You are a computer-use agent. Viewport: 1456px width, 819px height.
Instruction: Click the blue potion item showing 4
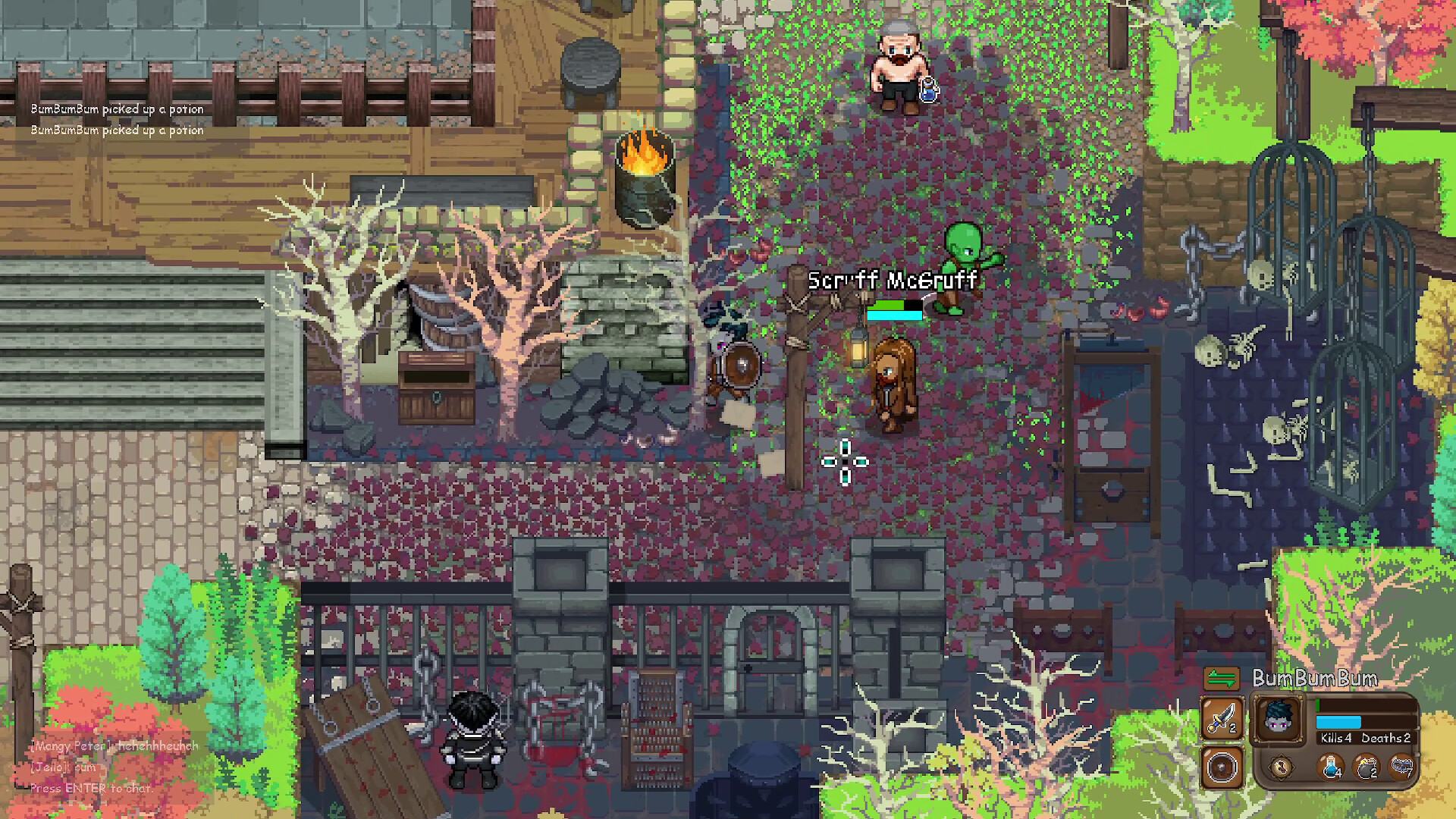click(x=1330, y=768)
